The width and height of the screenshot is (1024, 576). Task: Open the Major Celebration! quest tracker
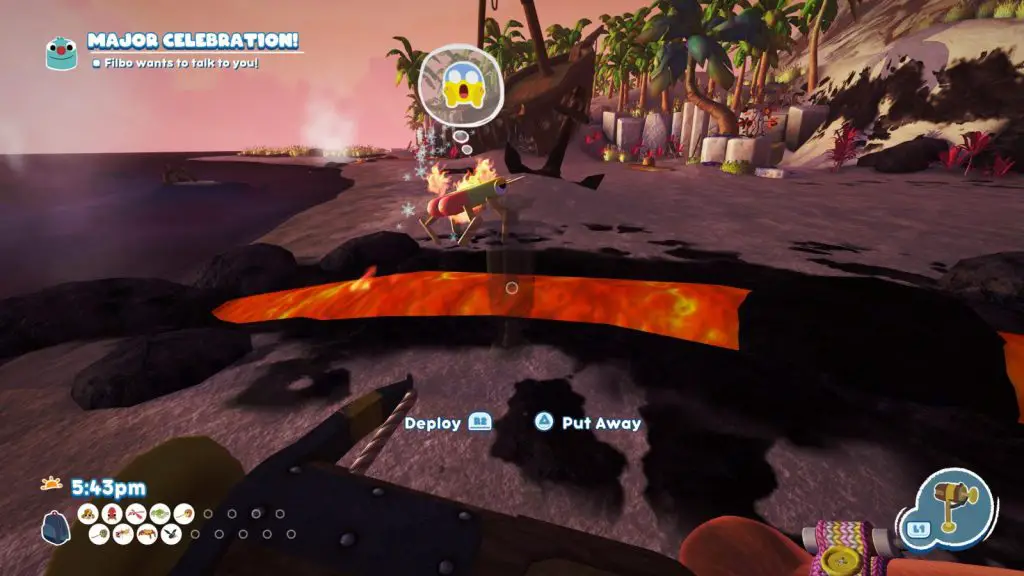(194, 42)
